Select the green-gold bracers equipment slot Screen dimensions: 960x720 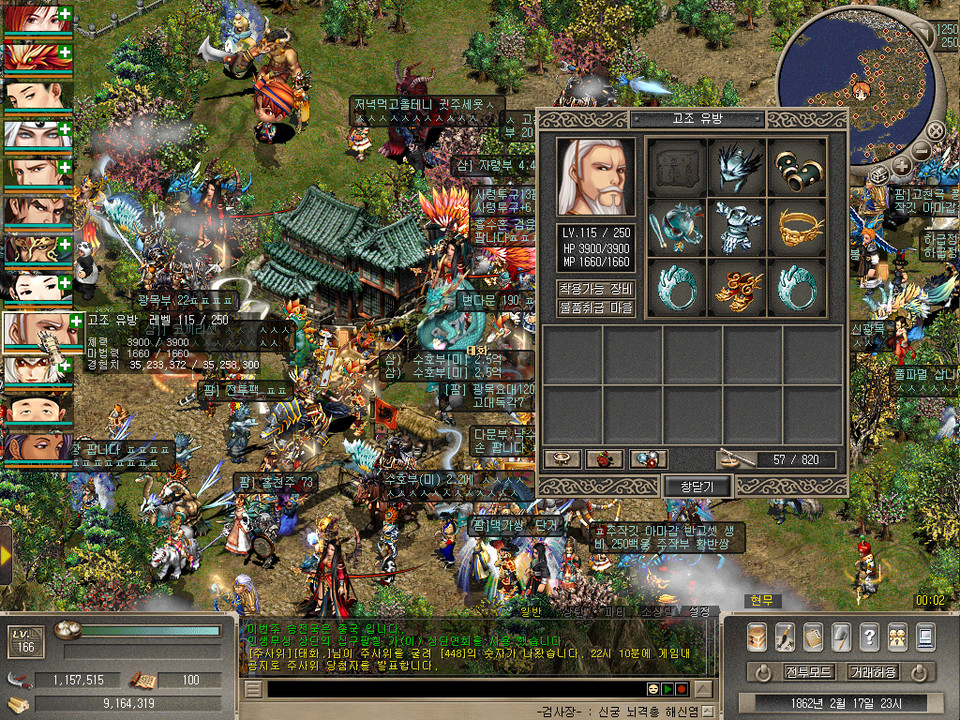(797, 167)
